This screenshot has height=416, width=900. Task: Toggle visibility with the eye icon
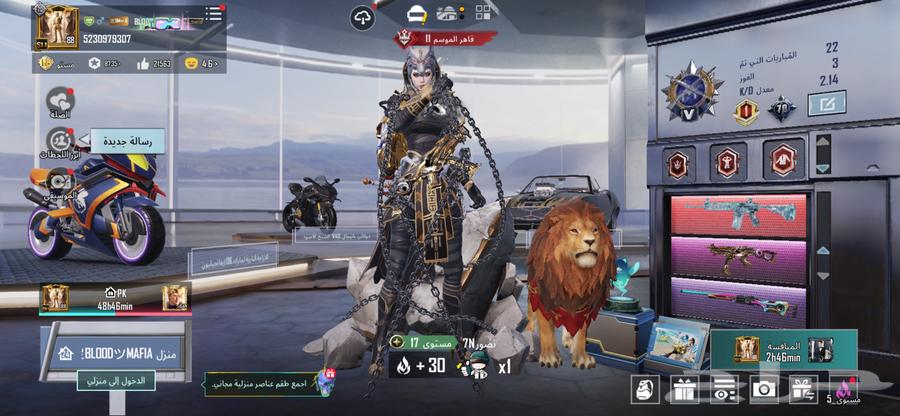tap(725, 389)
